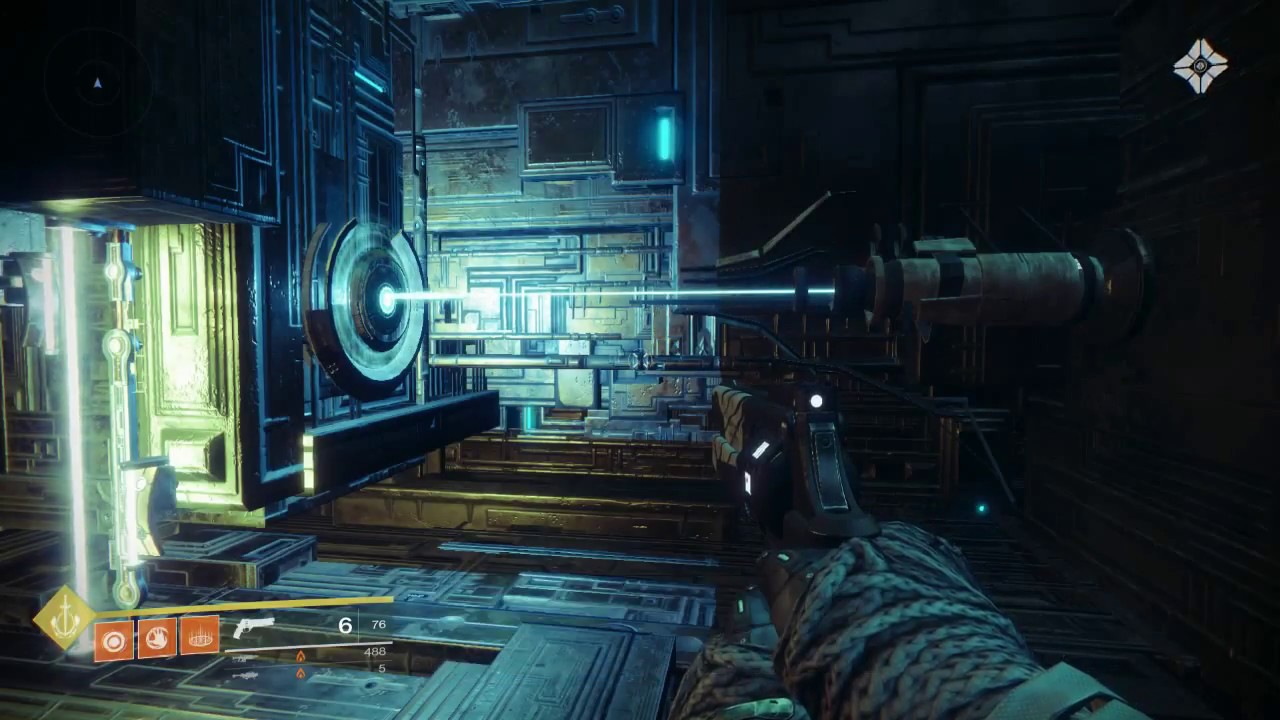1280x720 pixels.
Task: Trigger the flaming hand melee ability
Action: tap(157, 637)
